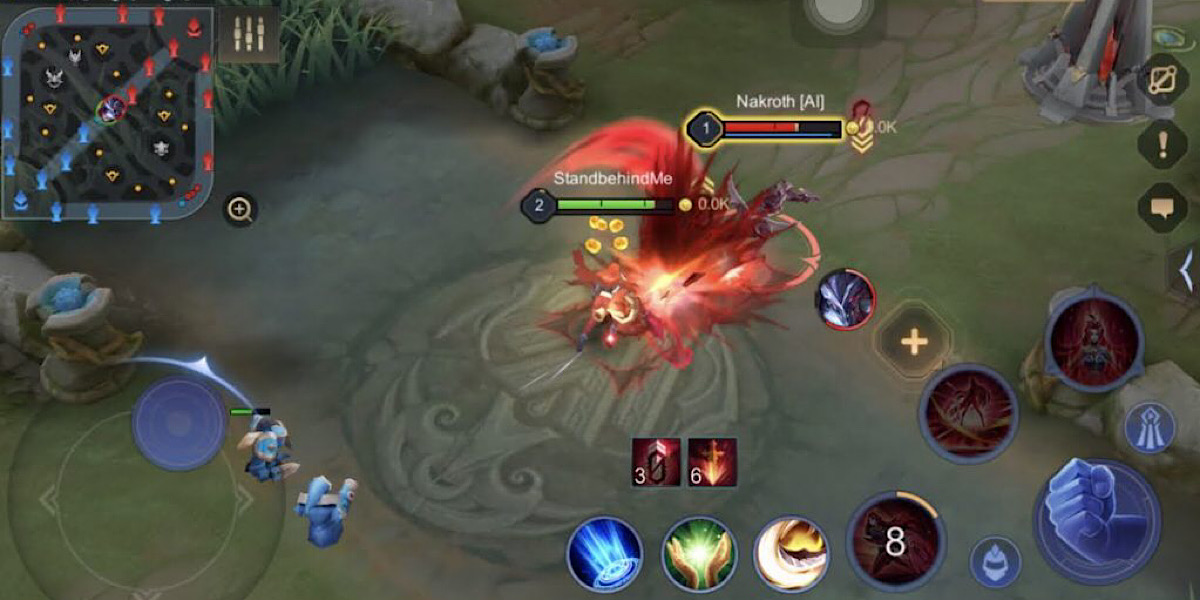Open the minimap
This screenshot has height=600, width=1200.
coord(108,110)
